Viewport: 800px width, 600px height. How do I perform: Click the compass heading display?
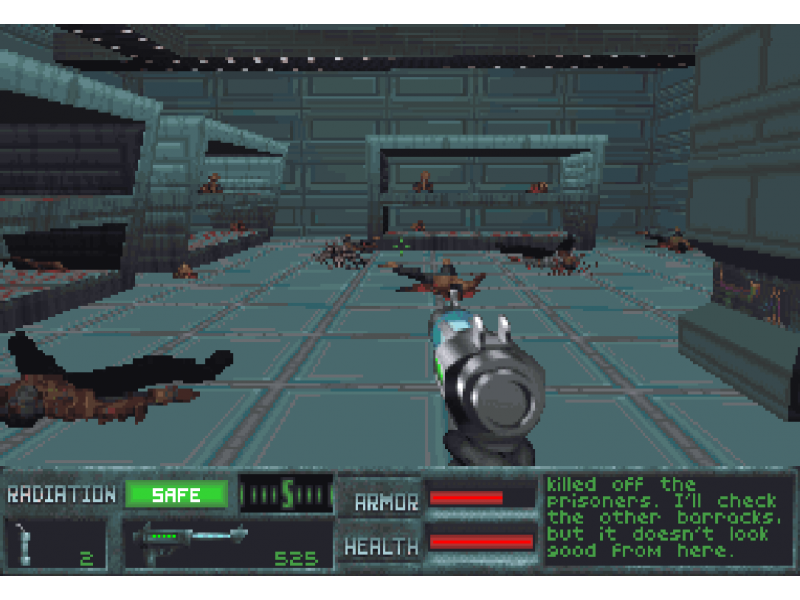[x=286, y=494]
